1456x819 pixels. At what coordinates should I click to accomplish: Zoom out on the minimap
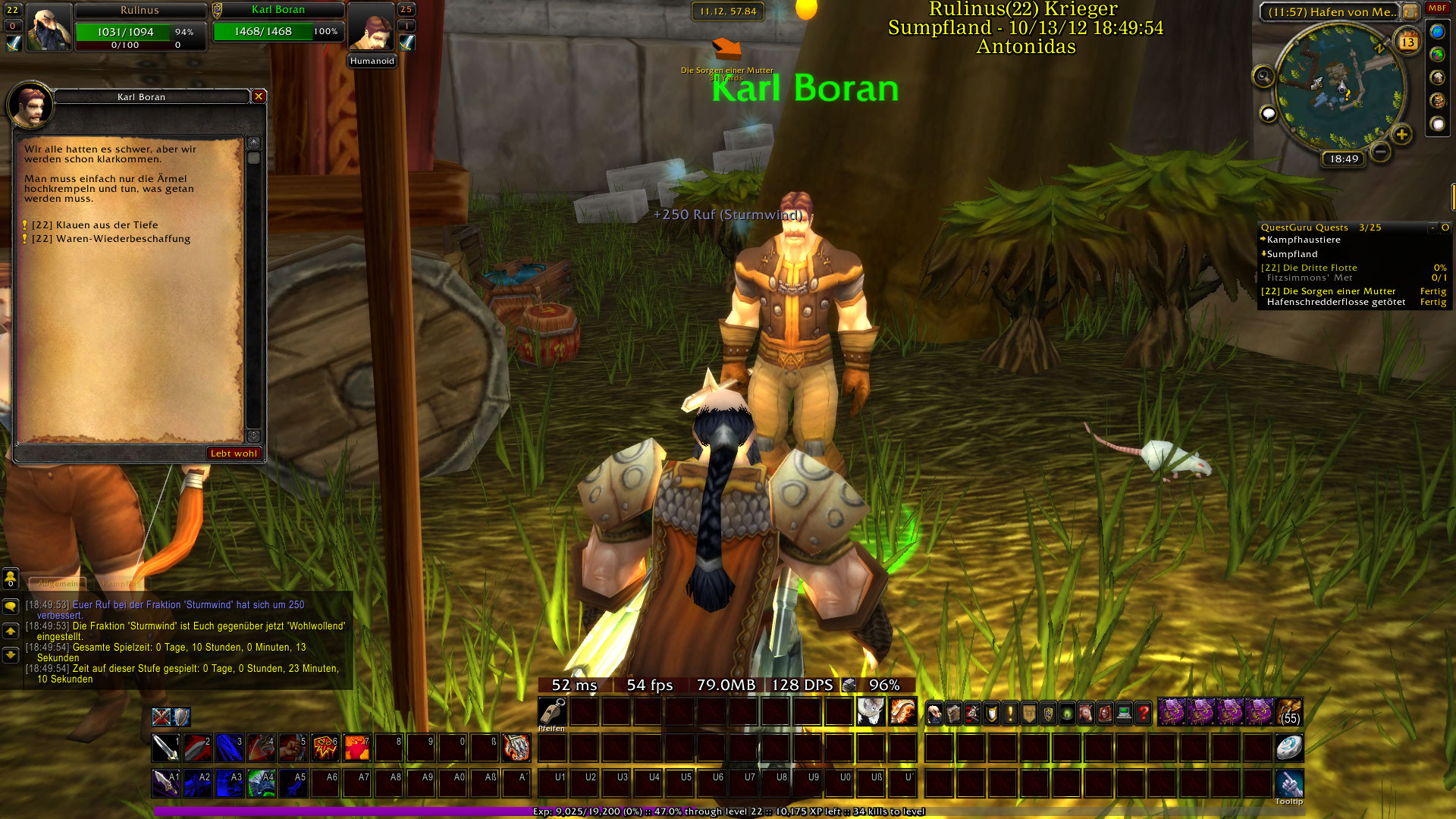point(1381,152)
